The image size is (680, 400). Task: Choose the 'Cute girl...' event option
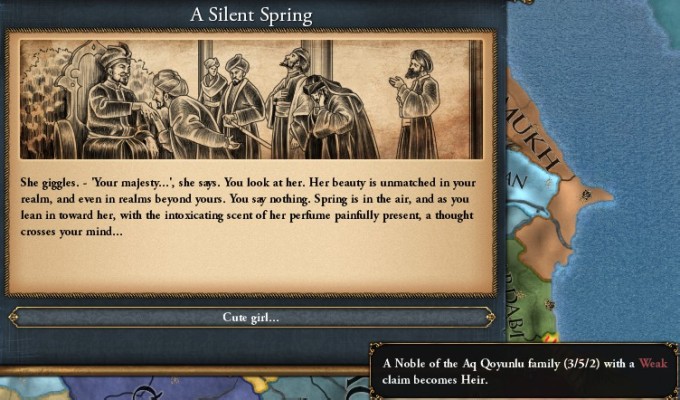[251, 317]
